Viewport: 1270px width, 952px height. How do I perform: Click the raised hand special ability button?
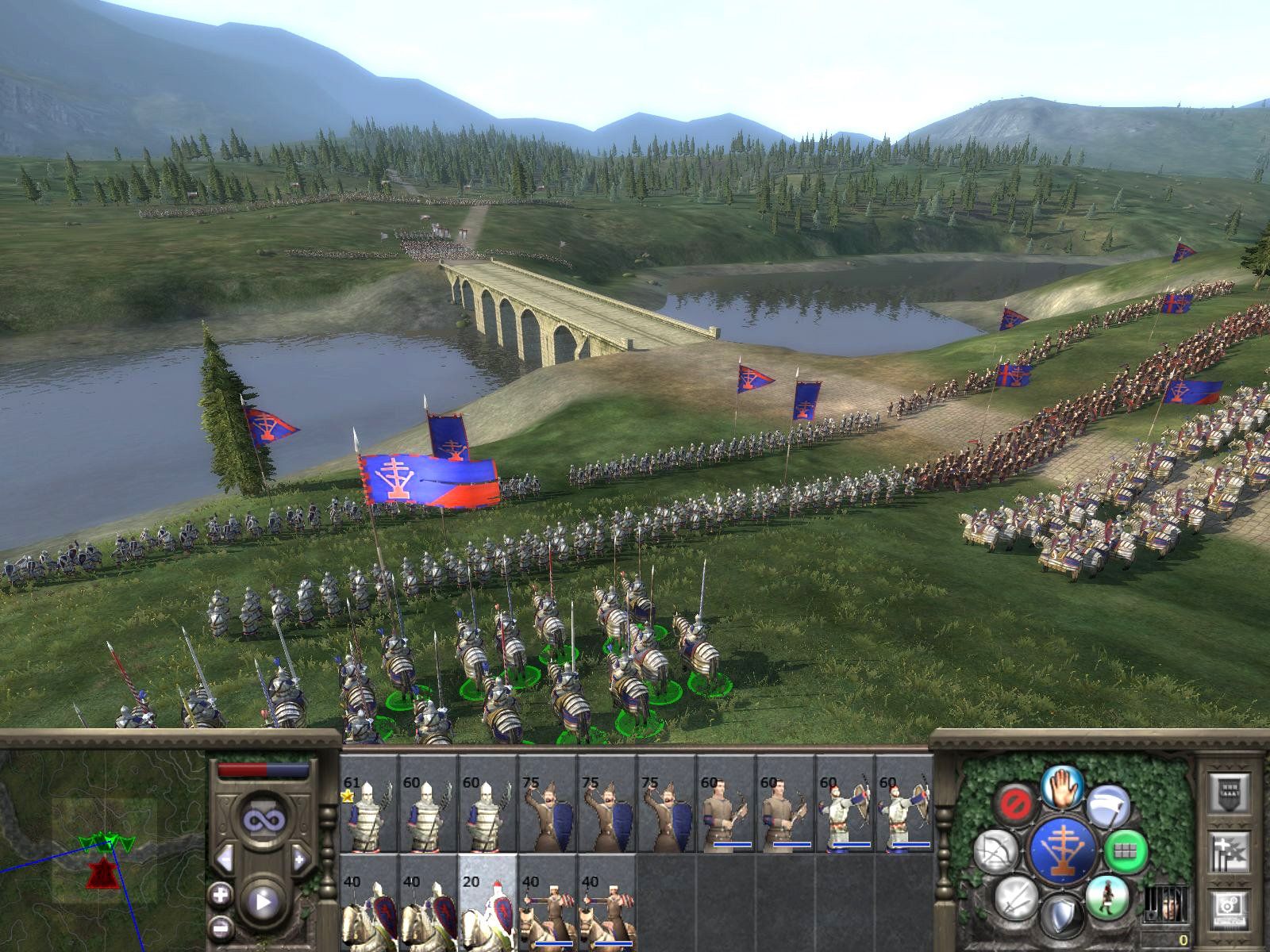pos(1062,789)
